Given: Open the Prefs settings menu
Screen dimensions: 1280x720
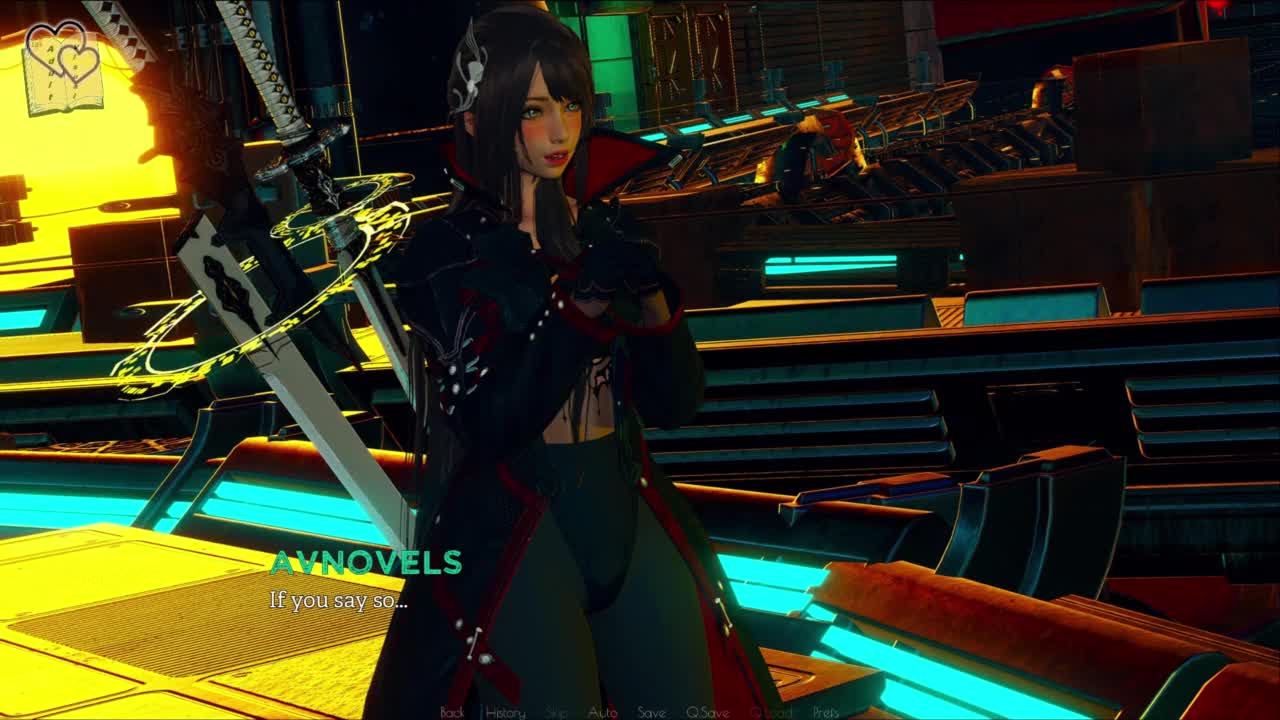Looking at the screenshot, I should (x=826, y=712).
